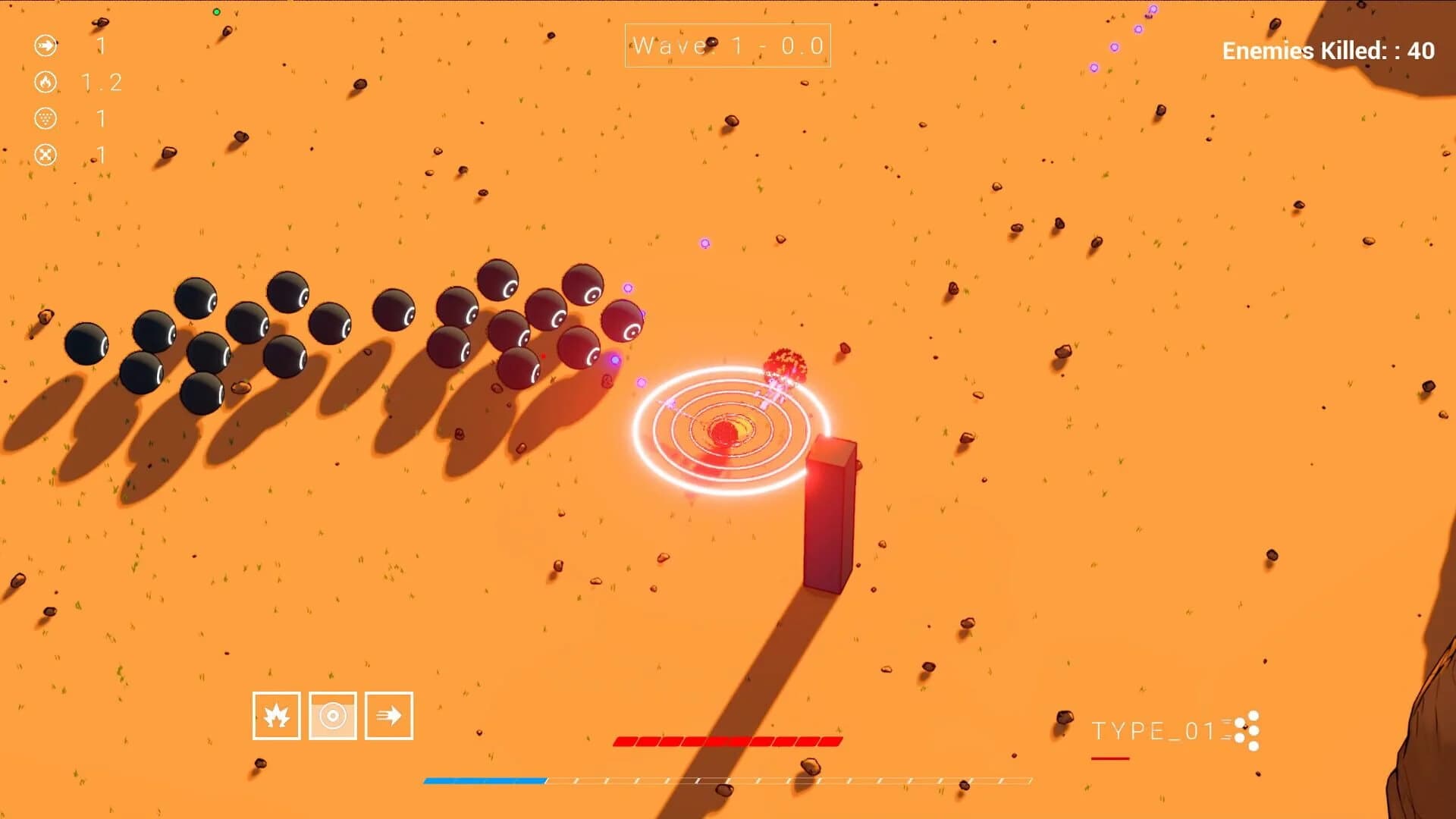Click the flame stat icon
The image size is (1456, 819).
point(45,83)
